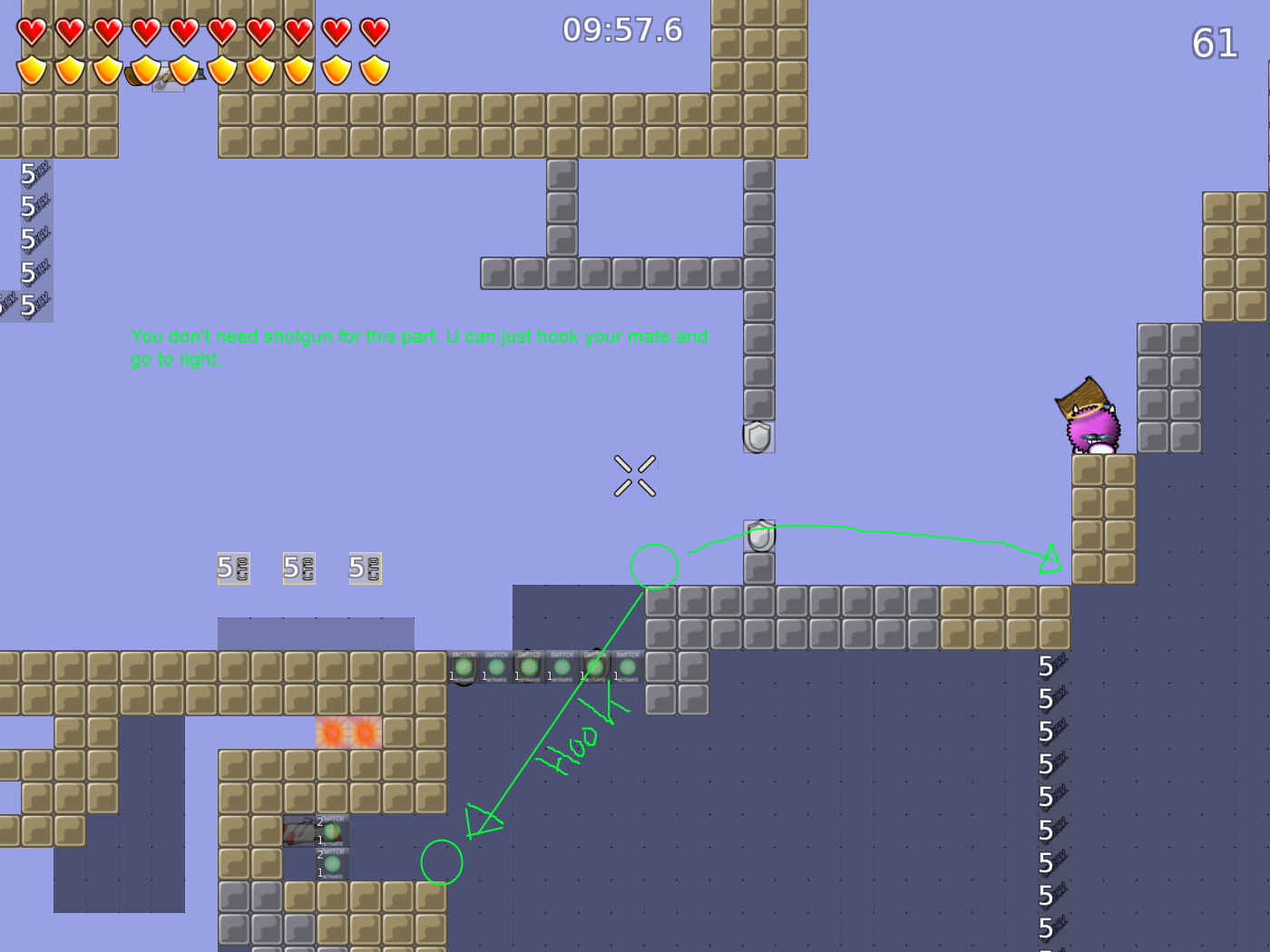The width and height of the screenshot is (1270, 952).
Task: Click the timer showing 09:57.6
Action: pos(620,30)
